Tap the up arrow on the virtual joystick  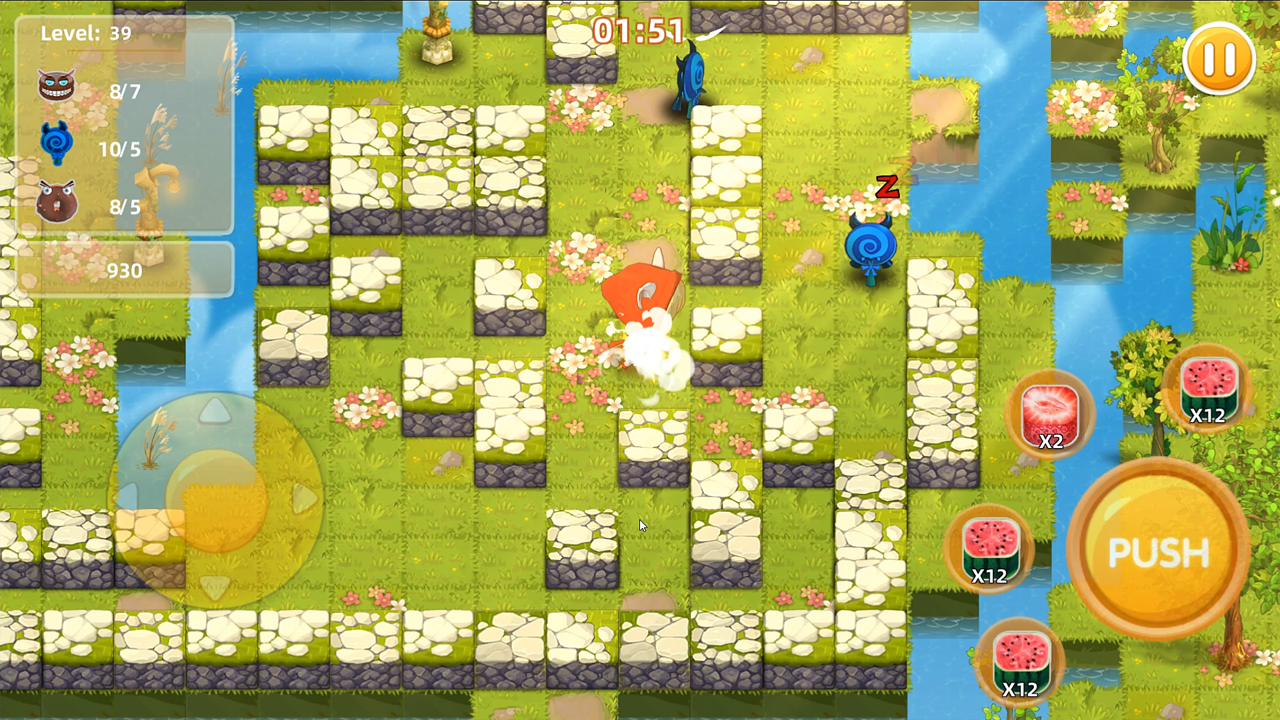coord(215,413)
